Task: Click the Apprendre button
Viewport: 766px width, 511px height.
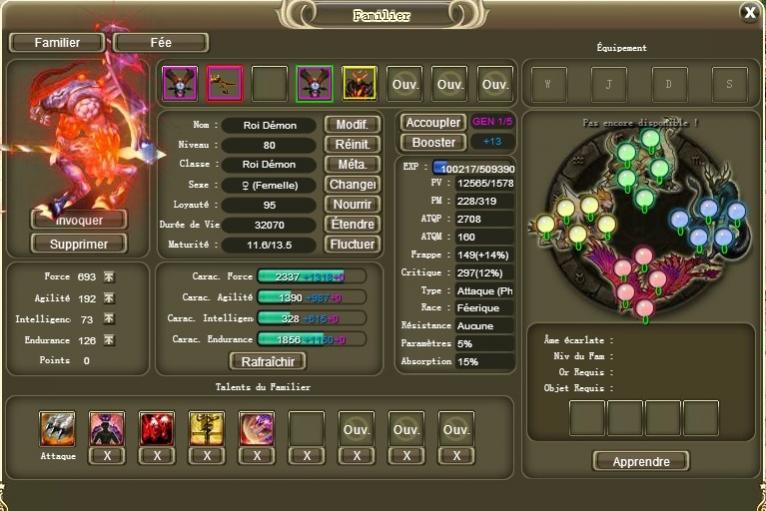Action: [x=640, y=461]
